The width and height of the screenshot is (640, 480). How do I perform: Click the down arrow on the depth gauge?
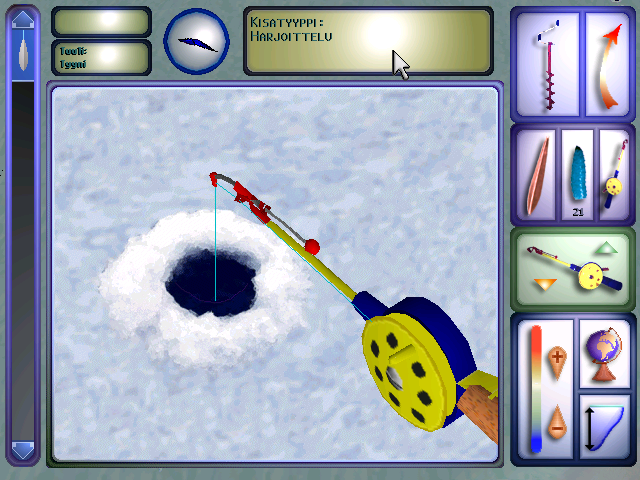[x=23, y=451]
